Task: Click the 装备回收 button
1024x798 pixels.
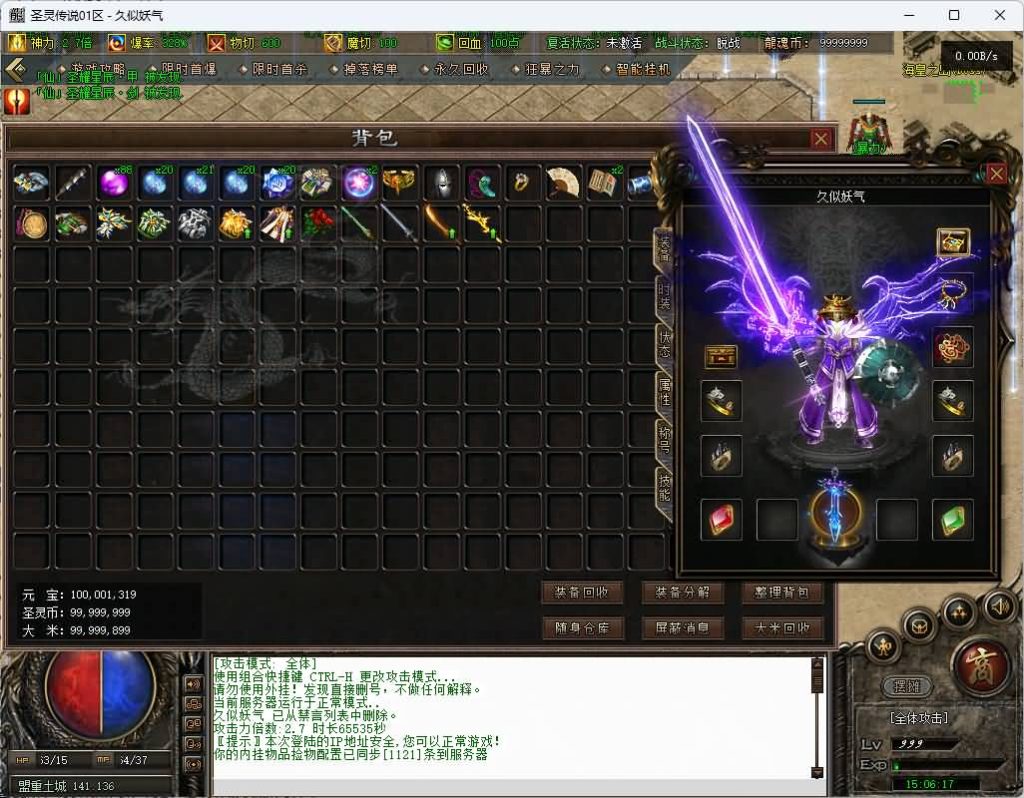Action: coord(582,592)
